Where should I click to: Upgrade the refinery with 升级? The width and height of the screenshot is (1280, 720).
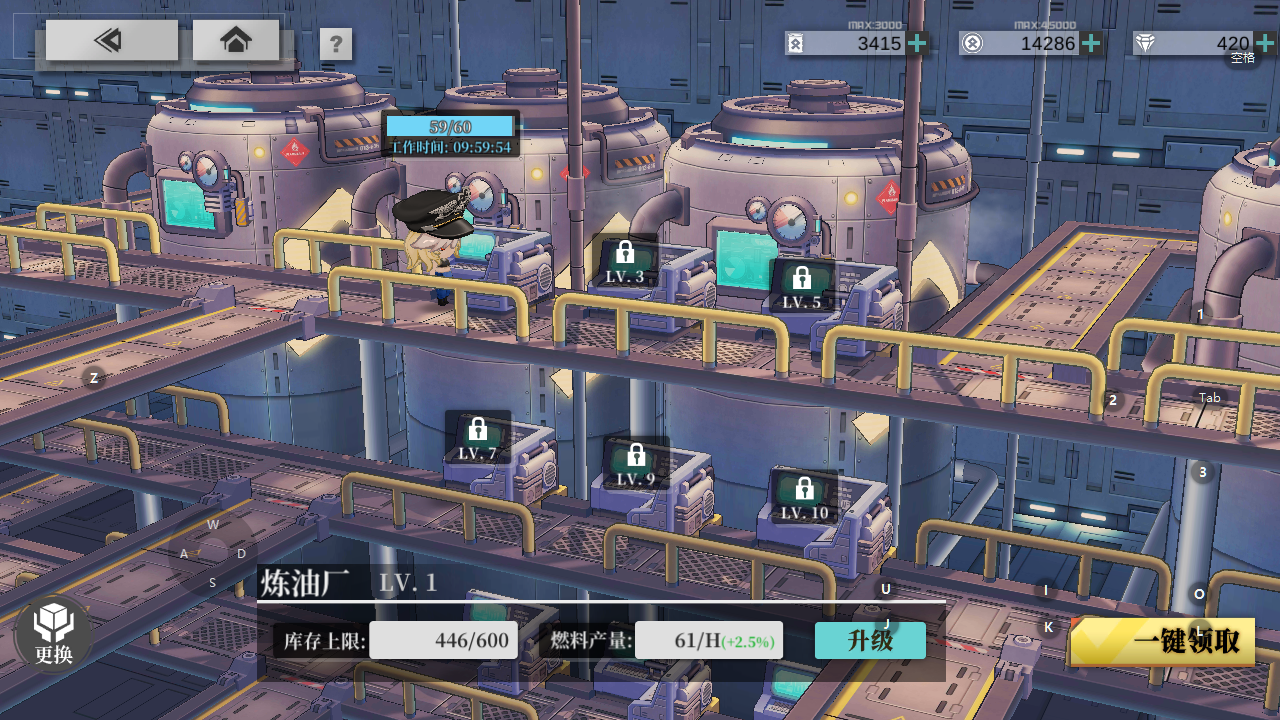pos(870,641)
